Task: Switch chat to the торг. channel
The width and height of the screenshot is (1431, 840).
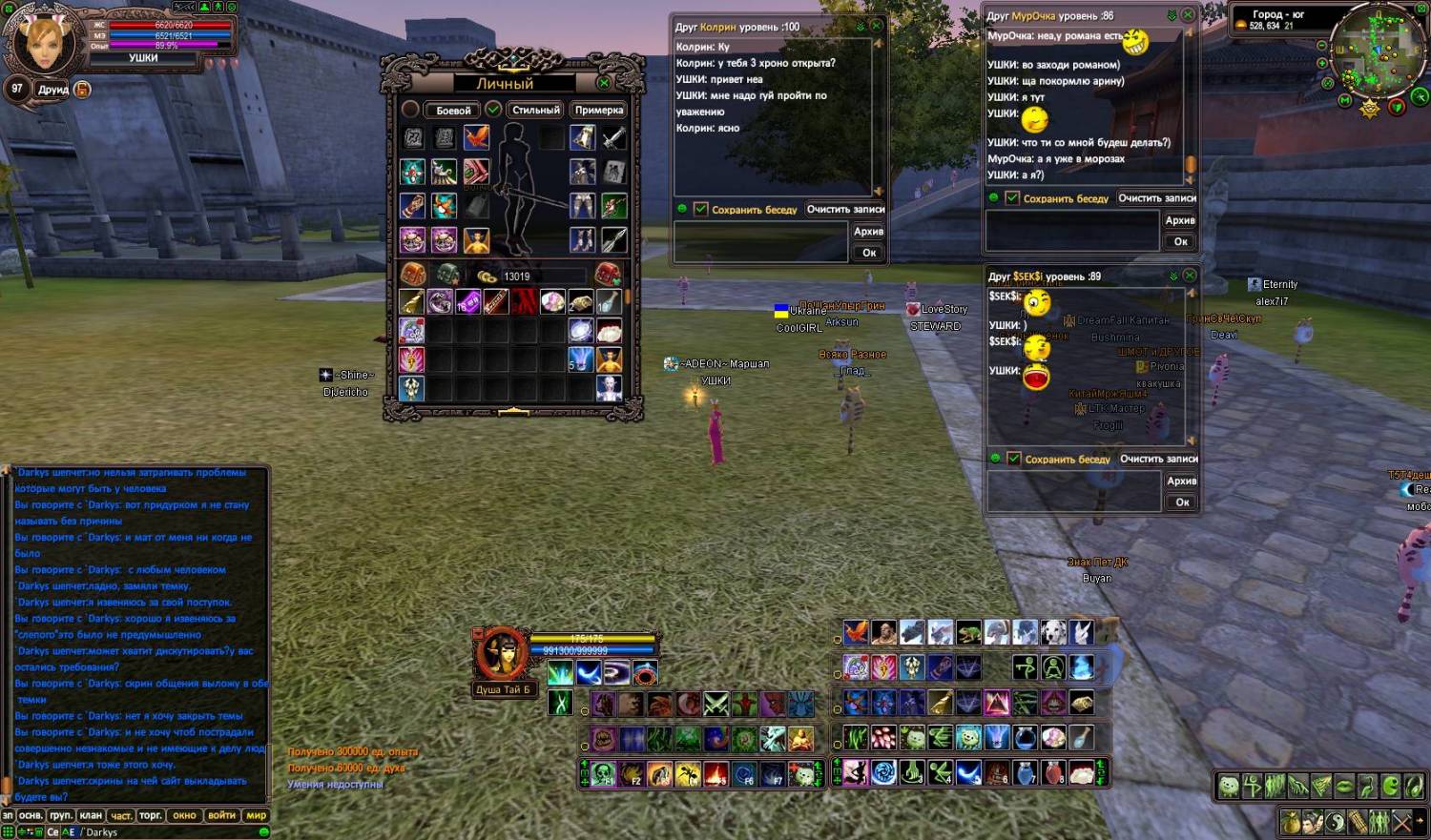Action: (151, 815)
